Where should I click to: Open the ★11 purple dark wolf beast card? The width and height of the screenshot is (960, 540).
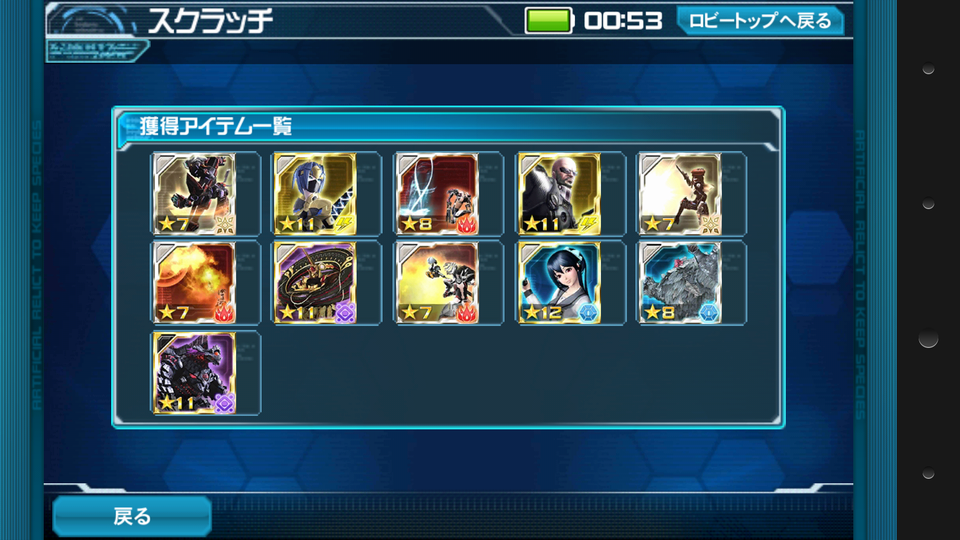(x=194, y=373)
